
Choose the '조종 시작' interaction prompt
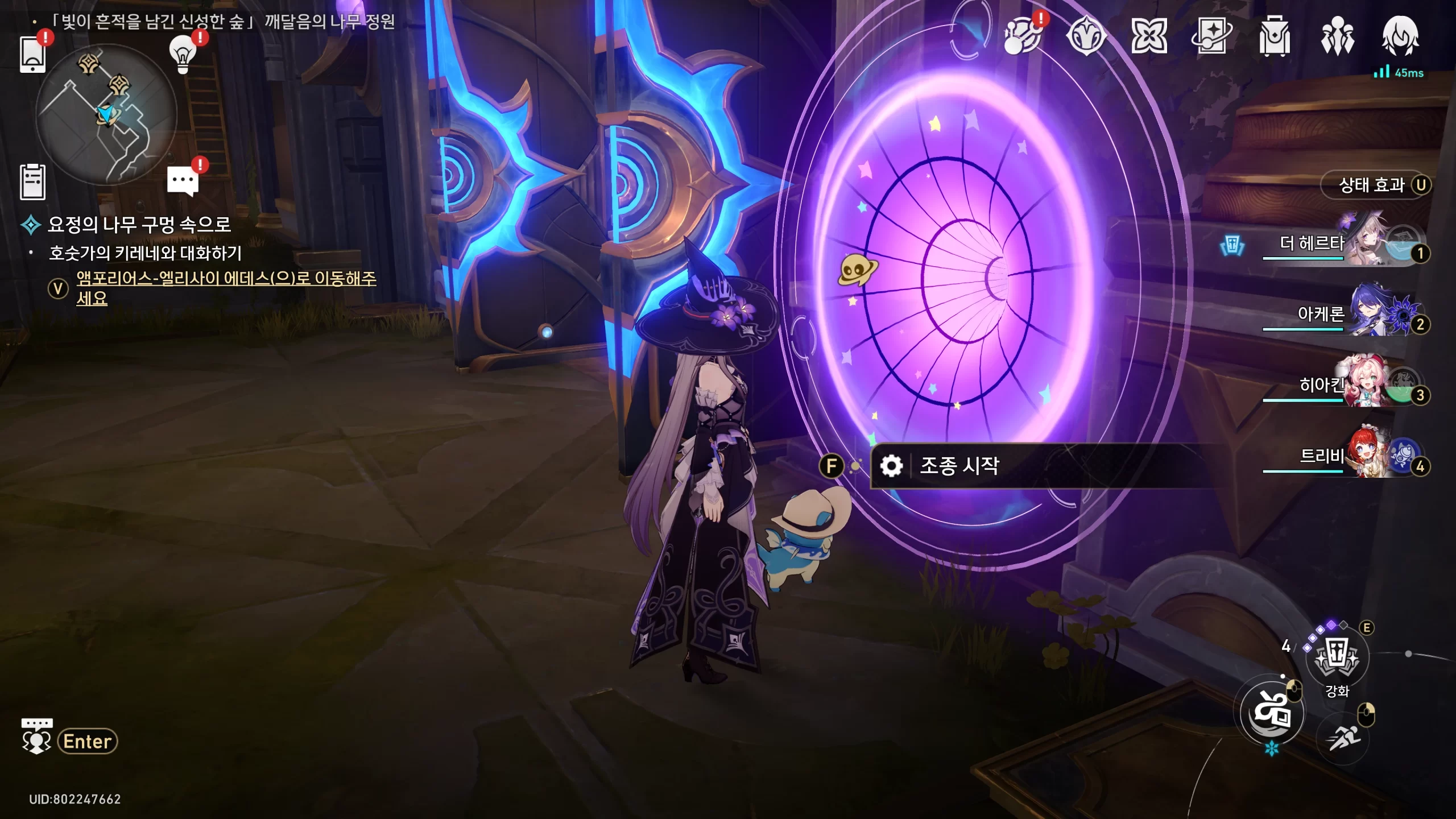[959, 466]
